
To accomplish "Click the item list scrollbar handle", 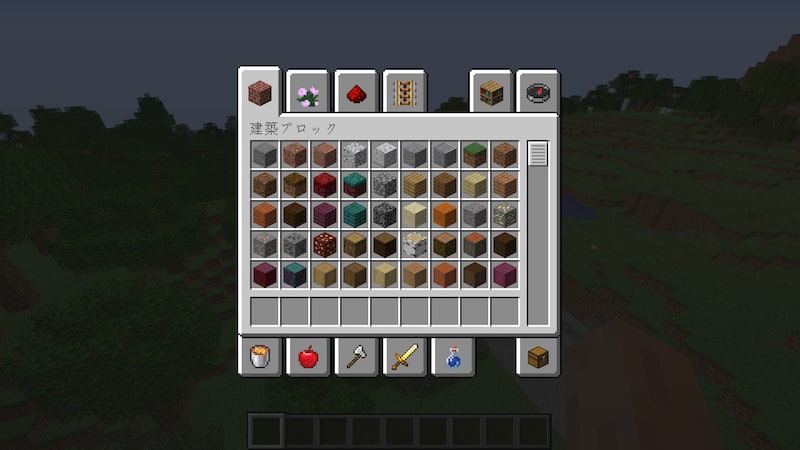I will [538, 154].
